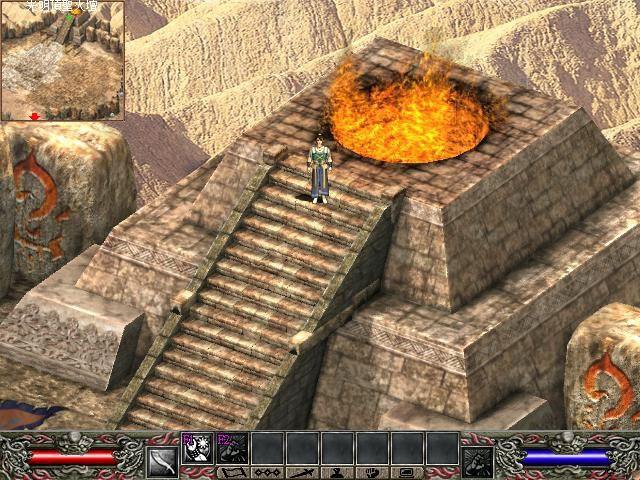Click the fist skills button
The height and width of the screenshot is (480, 640).
[x=372, y=472]
